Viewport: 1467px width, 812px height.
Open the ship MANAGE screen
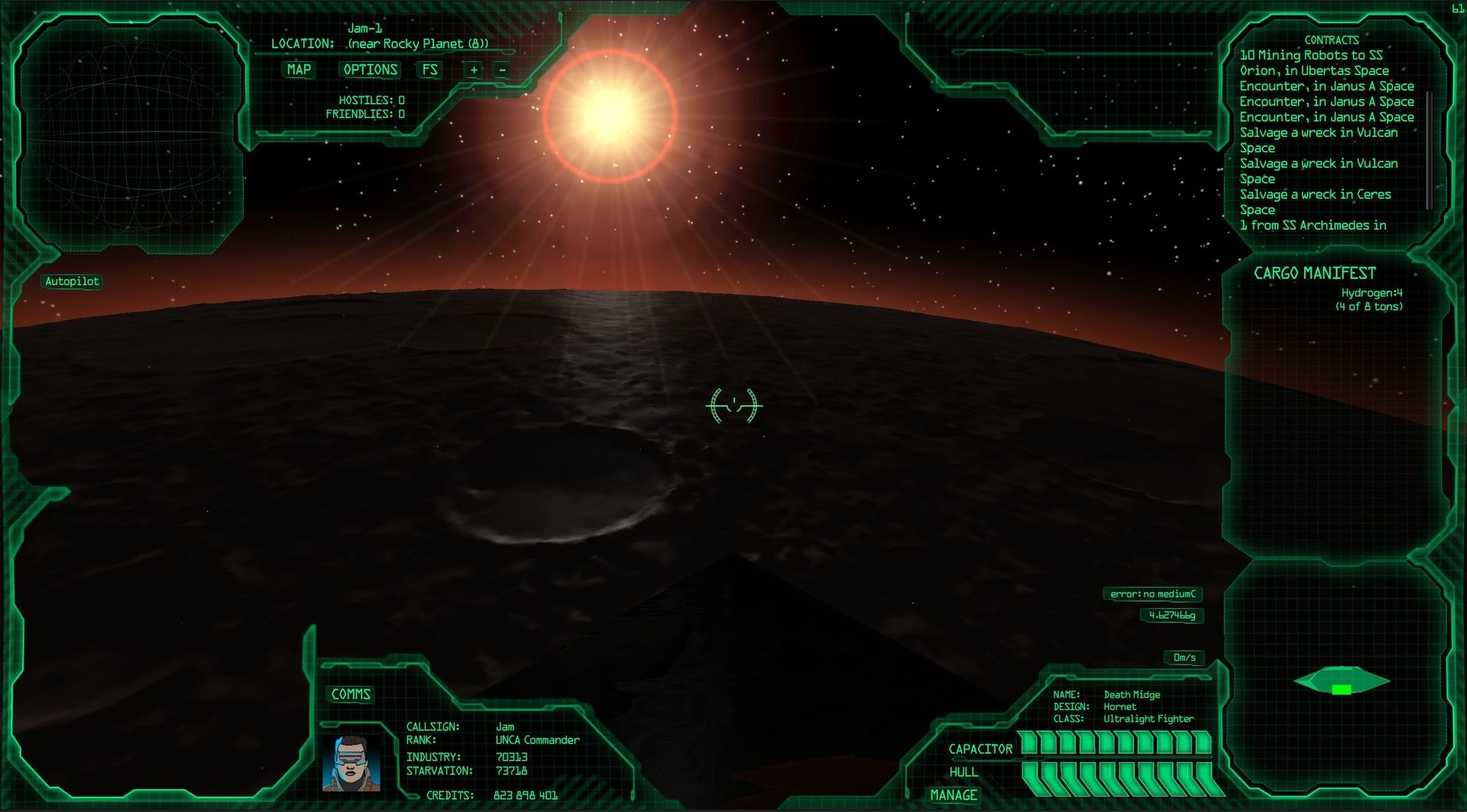pyautogui.click(x=953, y=795)
